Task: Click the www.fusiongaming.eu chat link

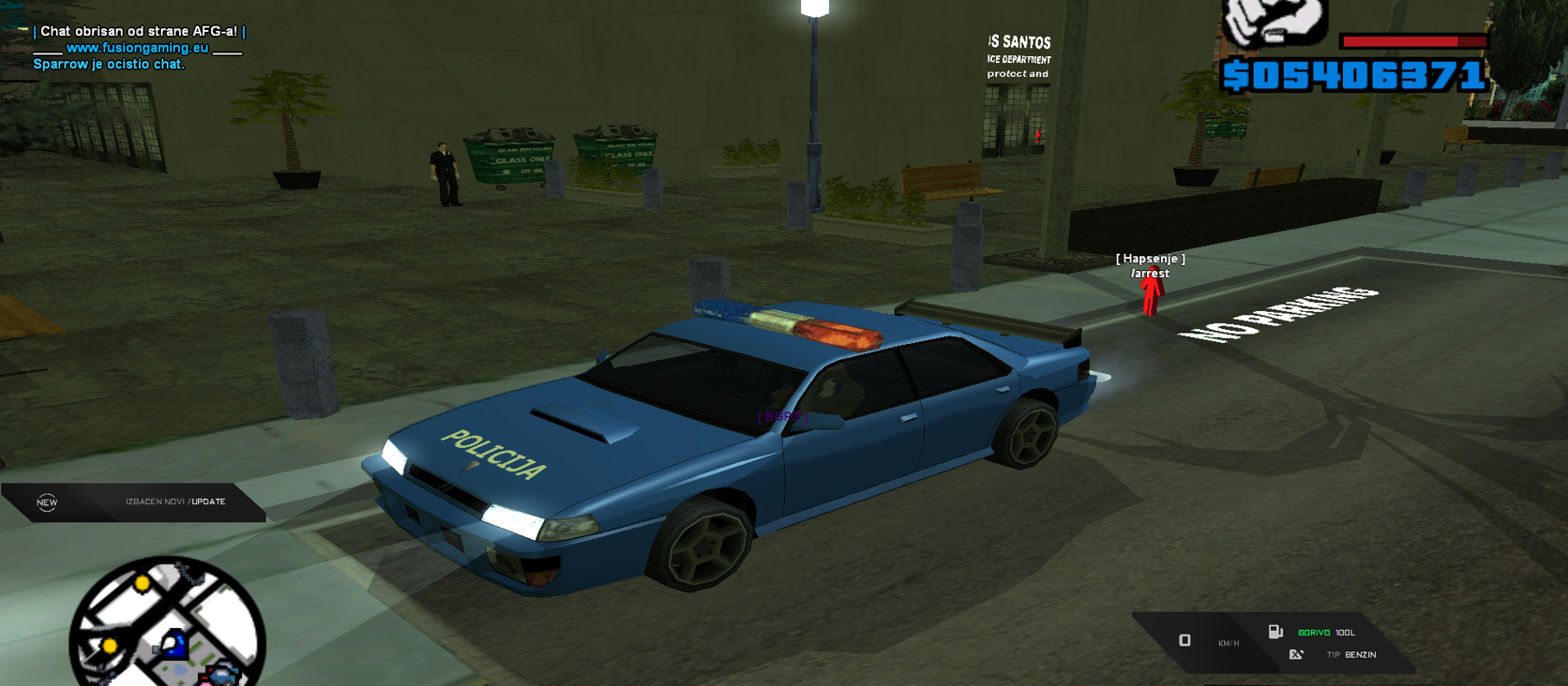Action: click(138, 48)
